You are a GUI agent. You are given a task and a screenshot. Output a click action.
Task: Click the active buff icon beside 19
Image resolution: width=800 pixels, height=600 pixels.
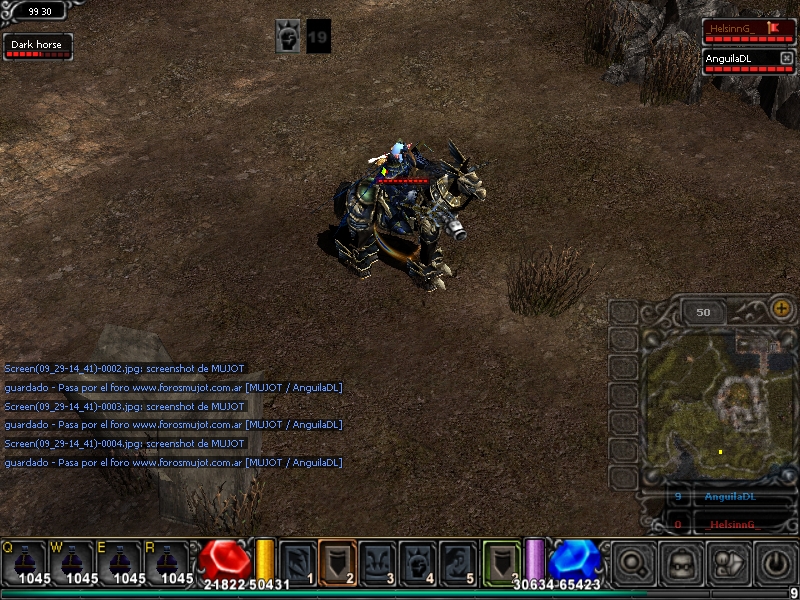[288, 36]
